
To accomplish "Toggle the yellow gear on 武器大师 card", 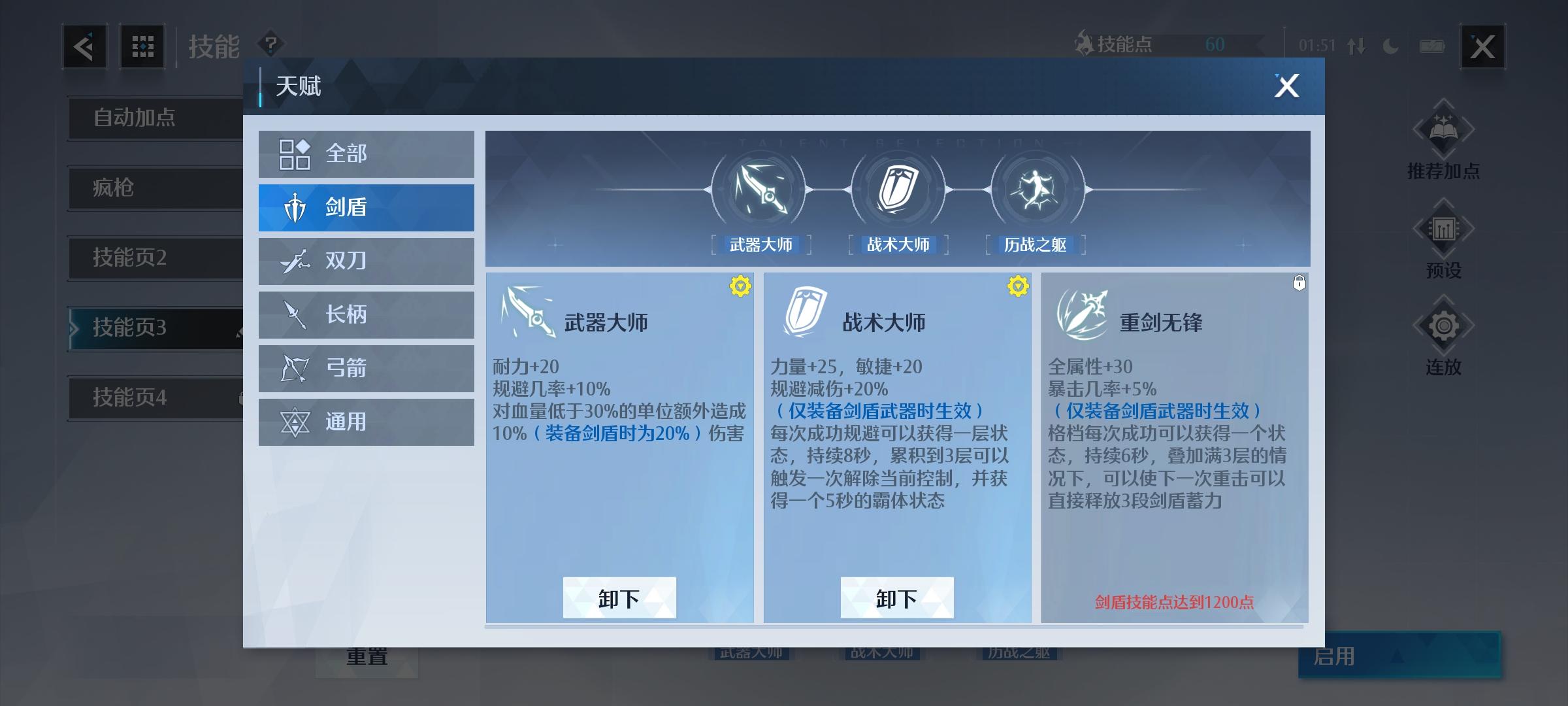I will coord(739,286).
